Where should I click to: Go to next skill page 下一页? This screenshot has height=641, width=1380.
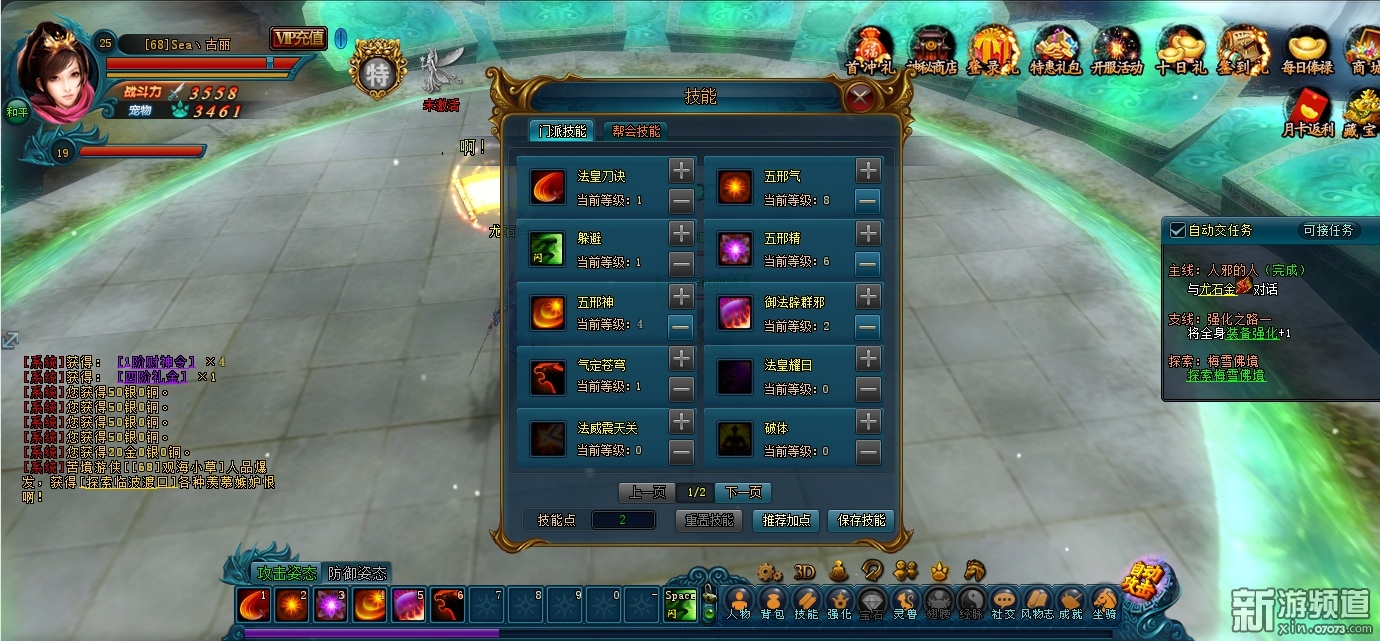743,492
